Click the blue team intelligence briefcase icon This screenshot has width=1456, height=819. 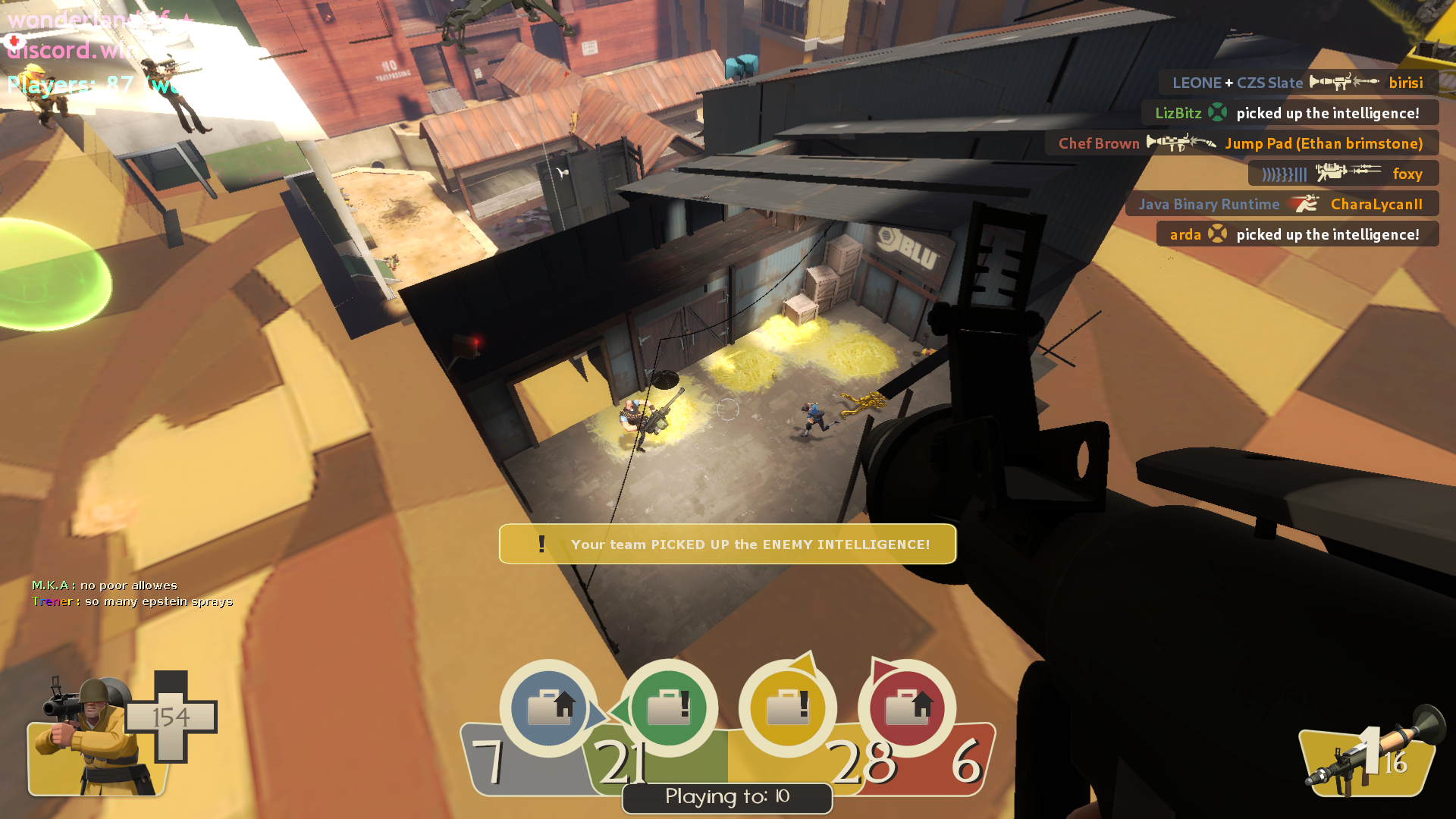(549, 708)
